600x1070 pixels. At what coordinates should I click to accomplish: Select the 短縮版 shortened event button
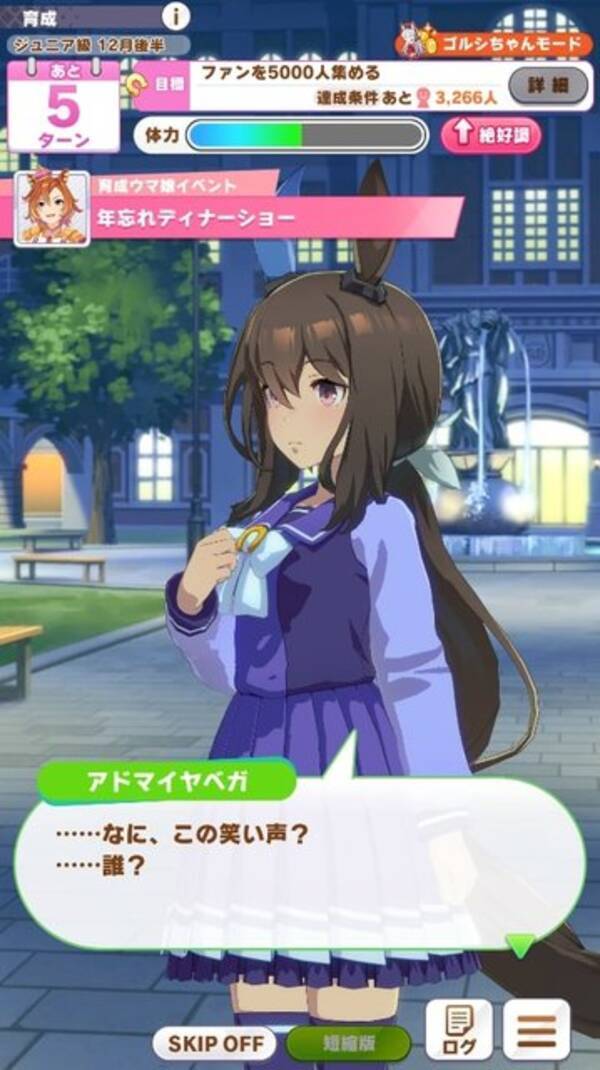pos(349,1044)
